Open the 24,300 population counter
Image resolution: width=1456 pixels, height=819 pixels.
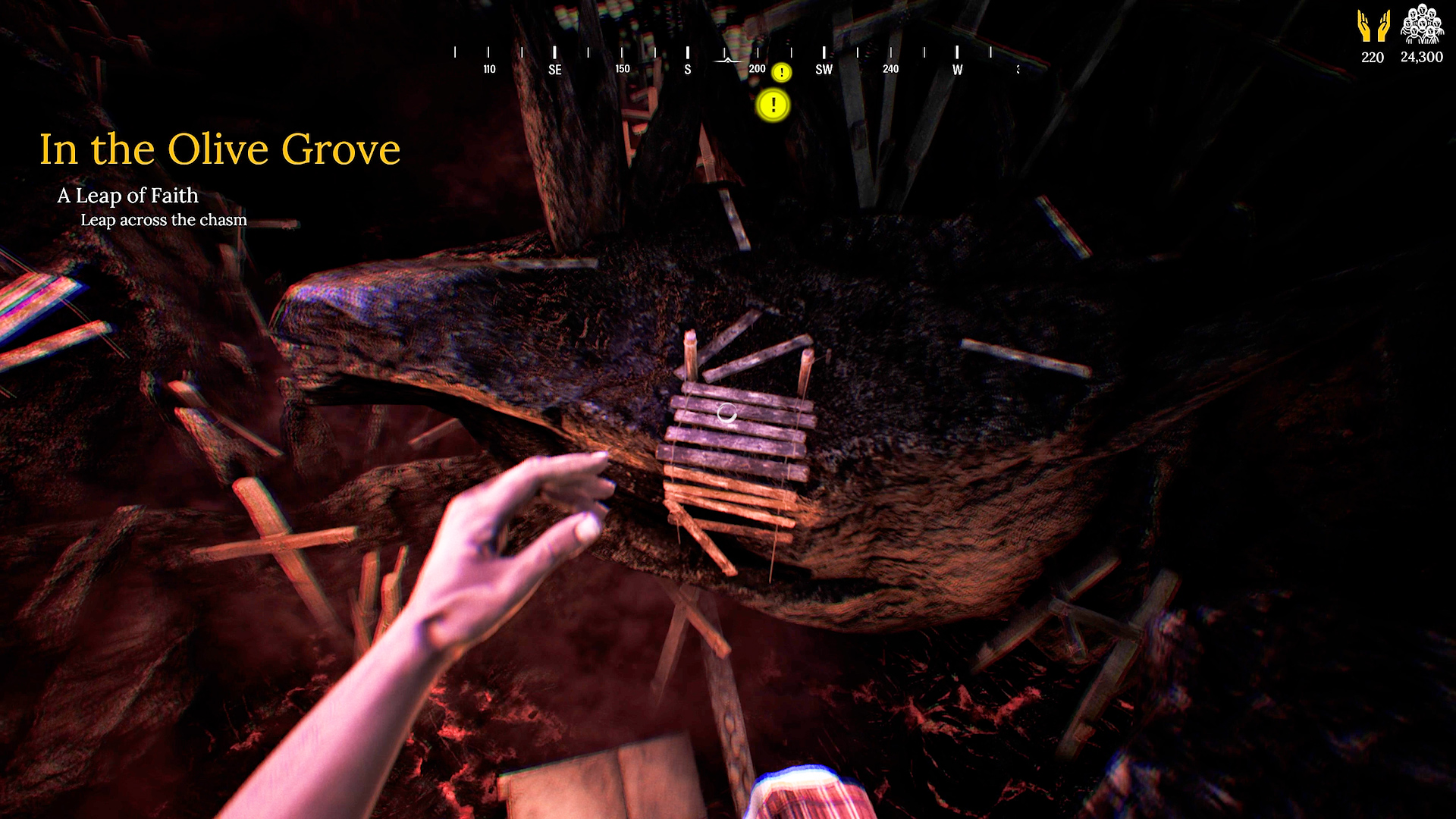point(1423,57)
